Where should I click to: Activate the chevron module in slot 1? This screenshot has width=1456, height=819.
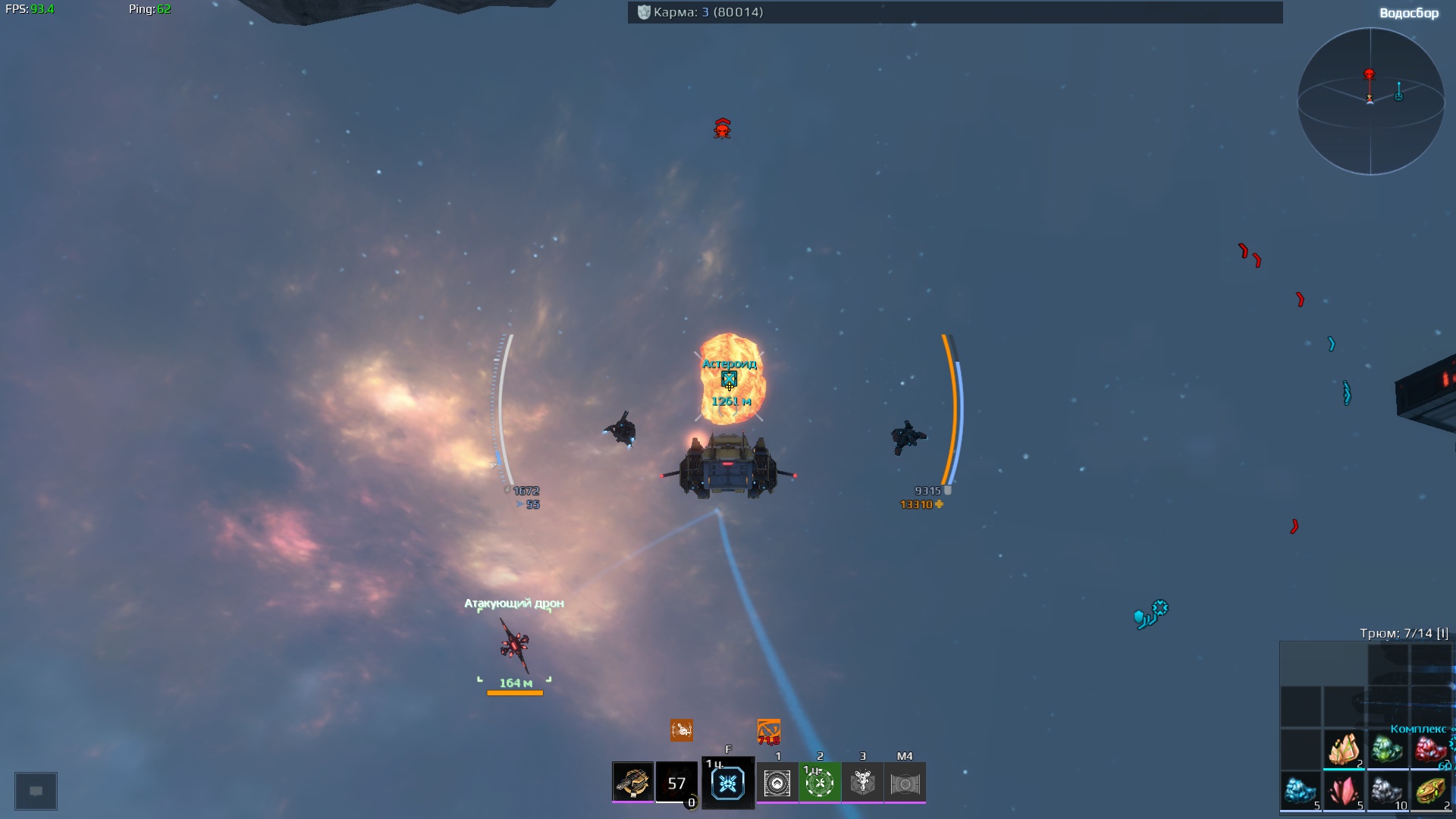point(777,783)
